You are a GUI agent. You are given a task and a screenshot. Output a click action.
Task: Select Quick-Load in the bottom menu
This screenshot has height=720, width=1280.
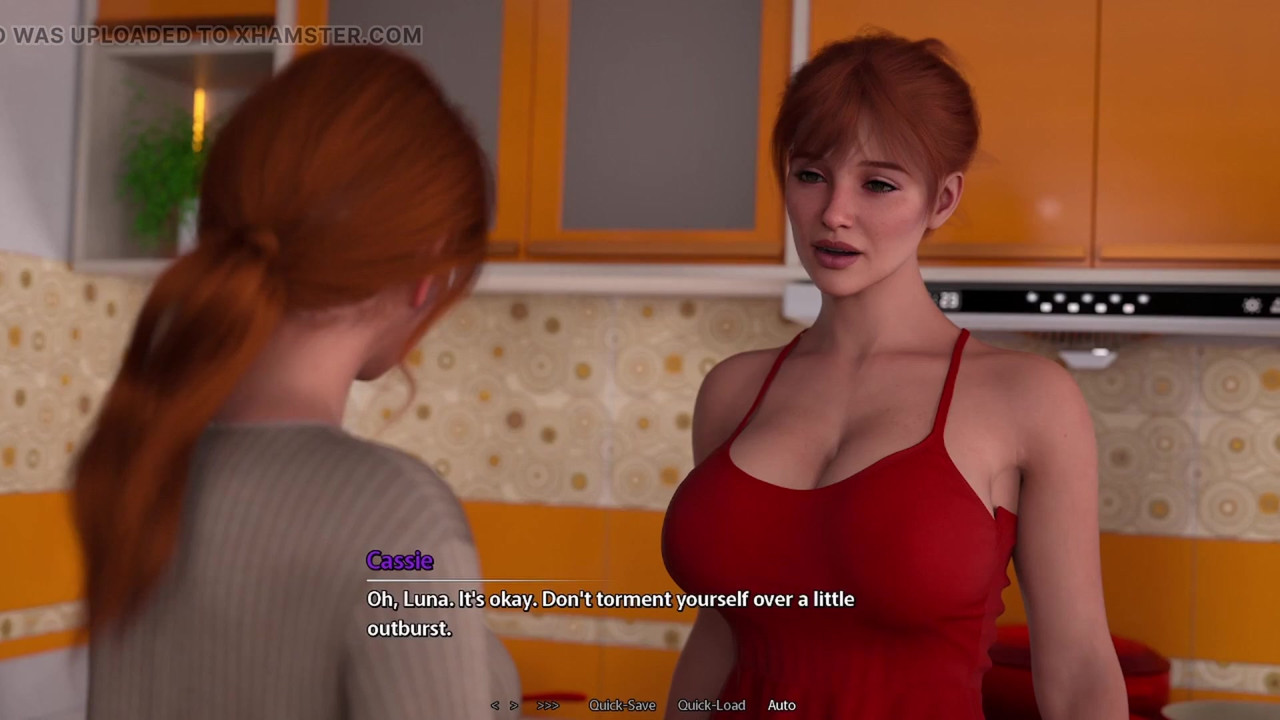pos(711,705)
